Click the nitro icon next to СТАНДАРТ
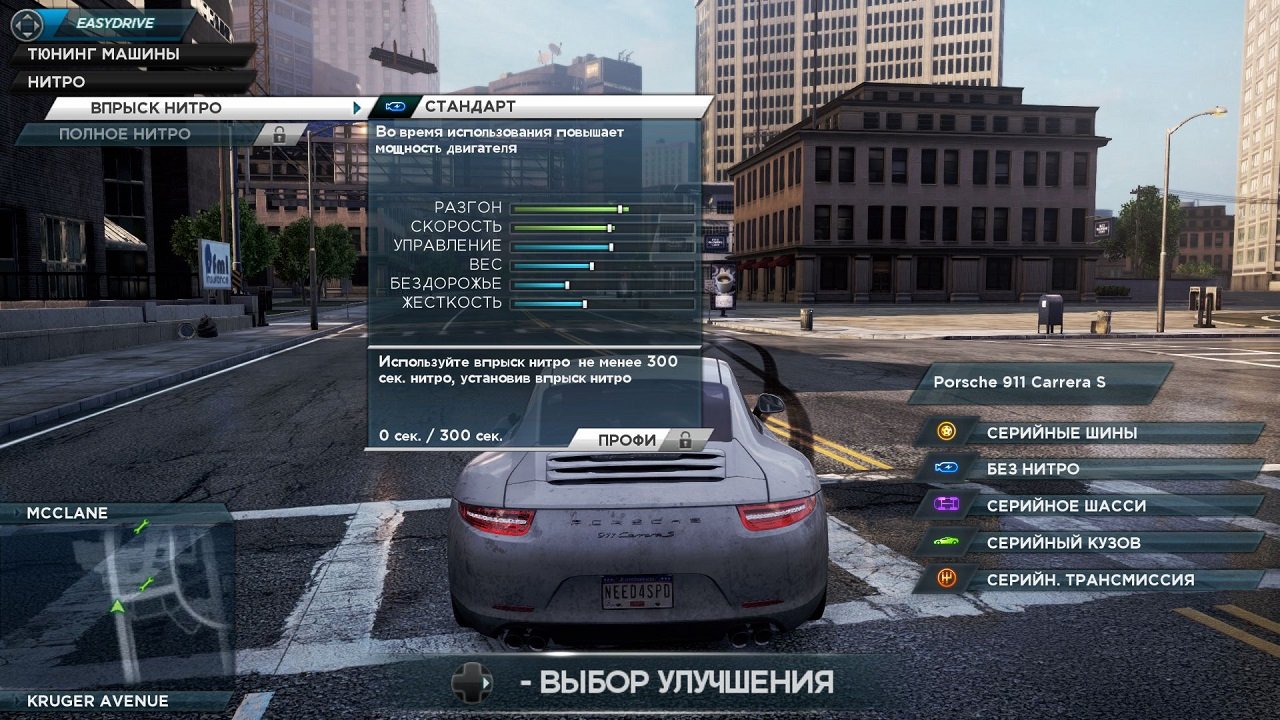 (x=394, y=105)
